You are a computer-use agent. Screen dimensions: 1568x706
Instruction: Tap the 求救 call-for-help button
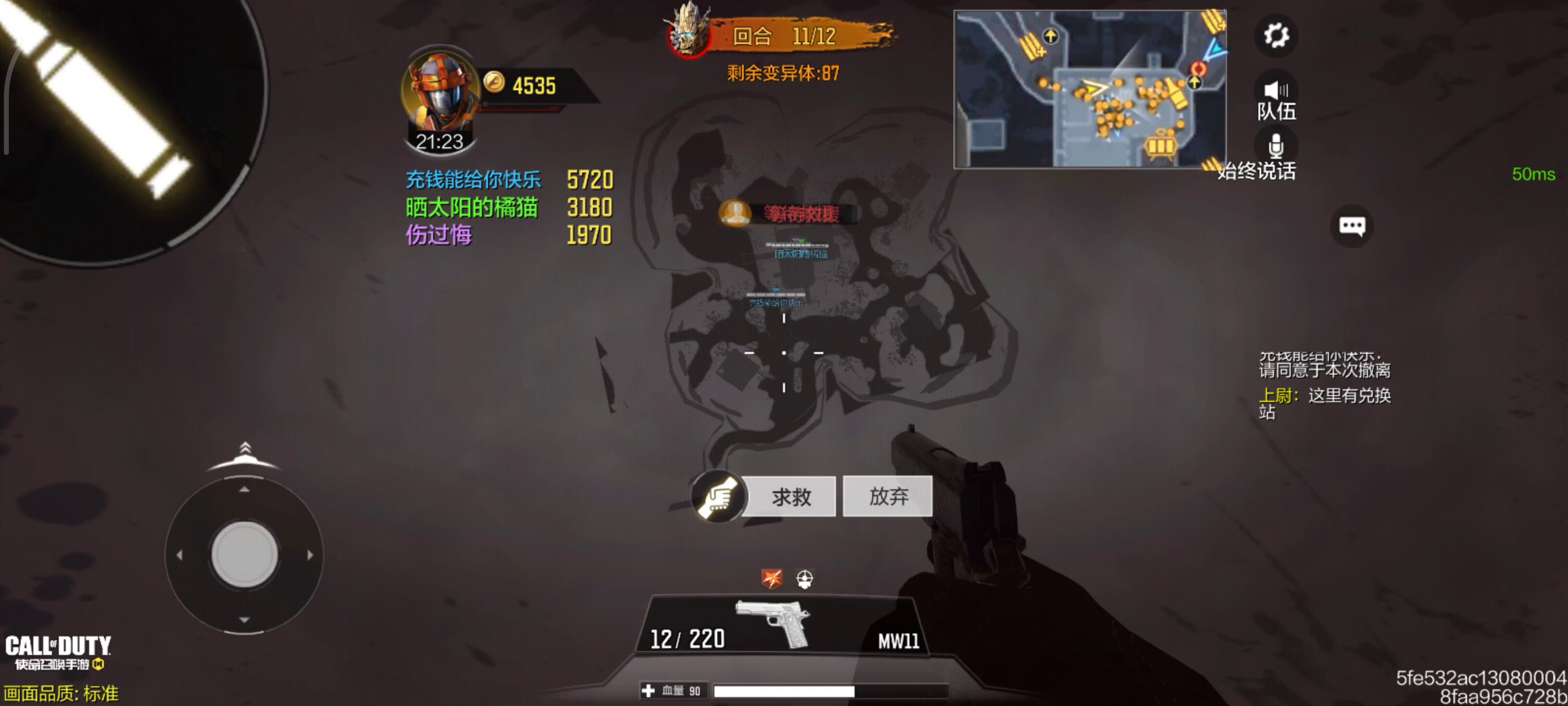coord(790,497)
